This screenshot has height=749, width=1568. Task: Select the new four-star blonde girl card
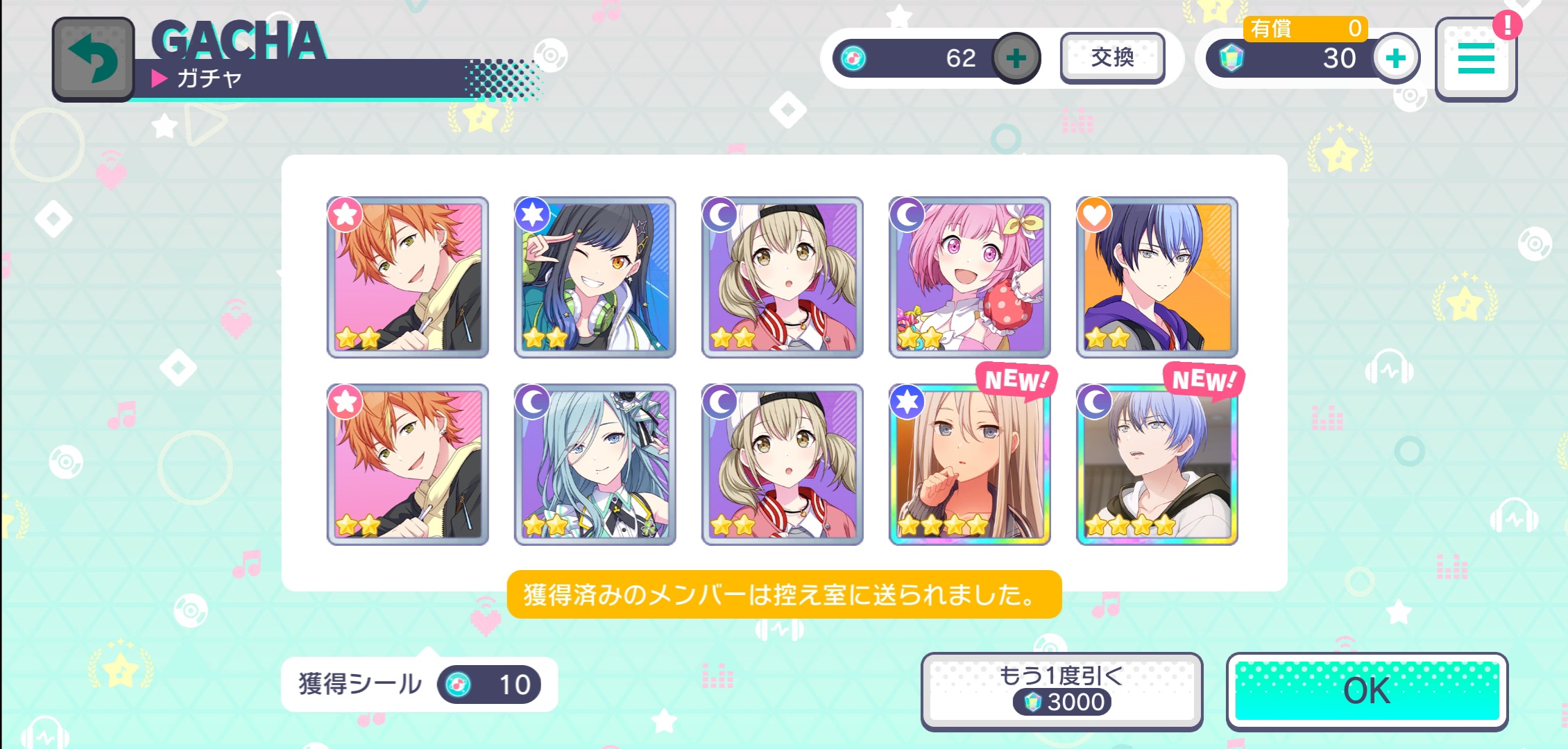pos(969,465)
